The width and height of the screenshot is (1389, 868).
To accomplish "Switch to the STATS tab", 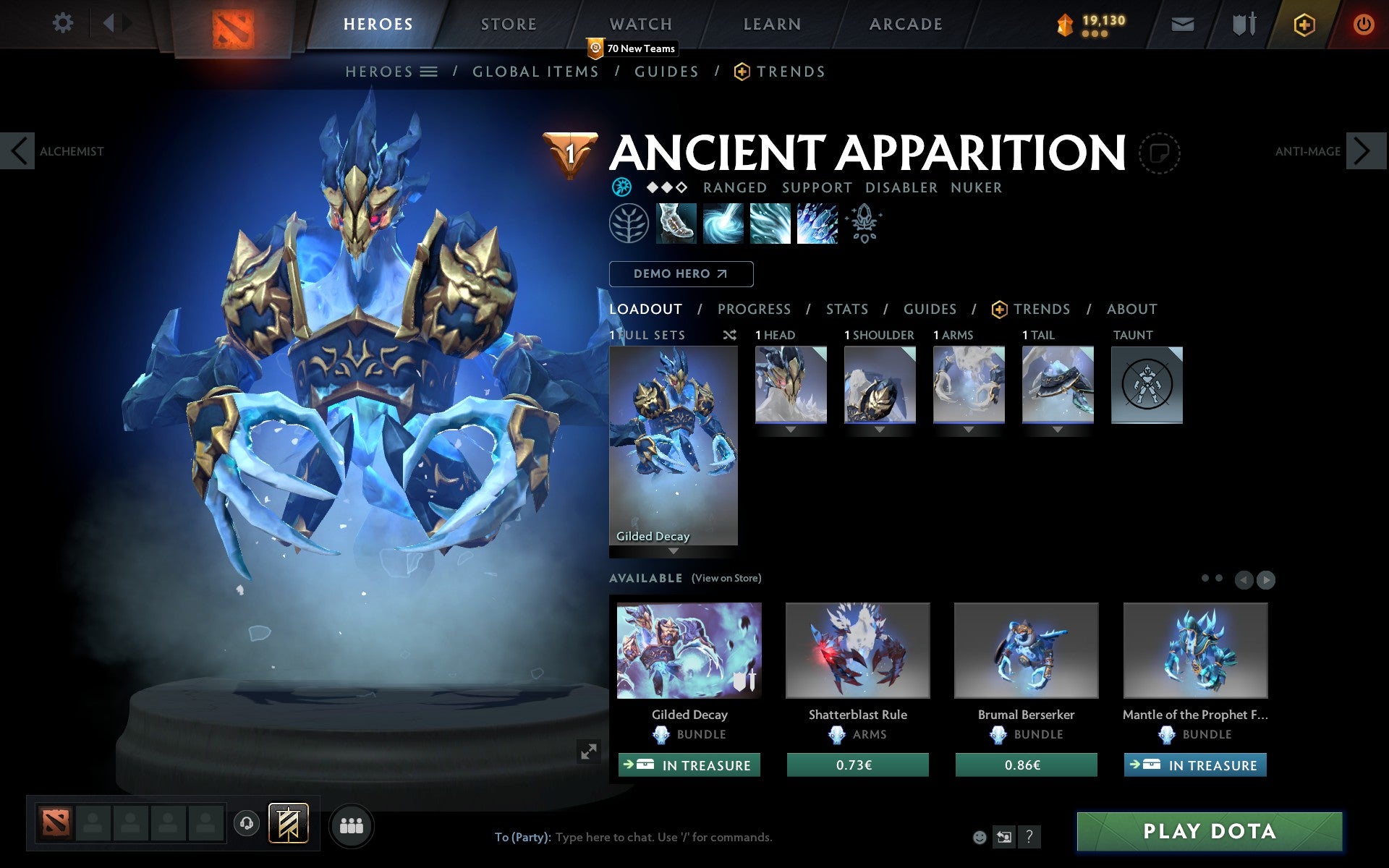I will pyautogui.click(x=846, y=310).
